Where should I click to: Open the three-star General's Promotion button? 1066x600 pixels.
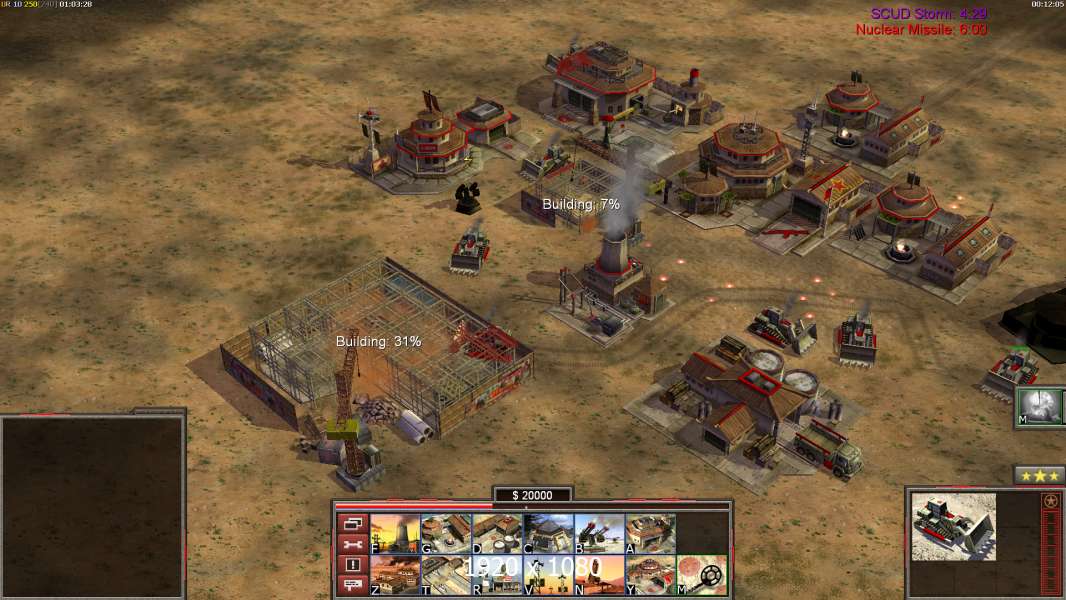(1038, 475)
